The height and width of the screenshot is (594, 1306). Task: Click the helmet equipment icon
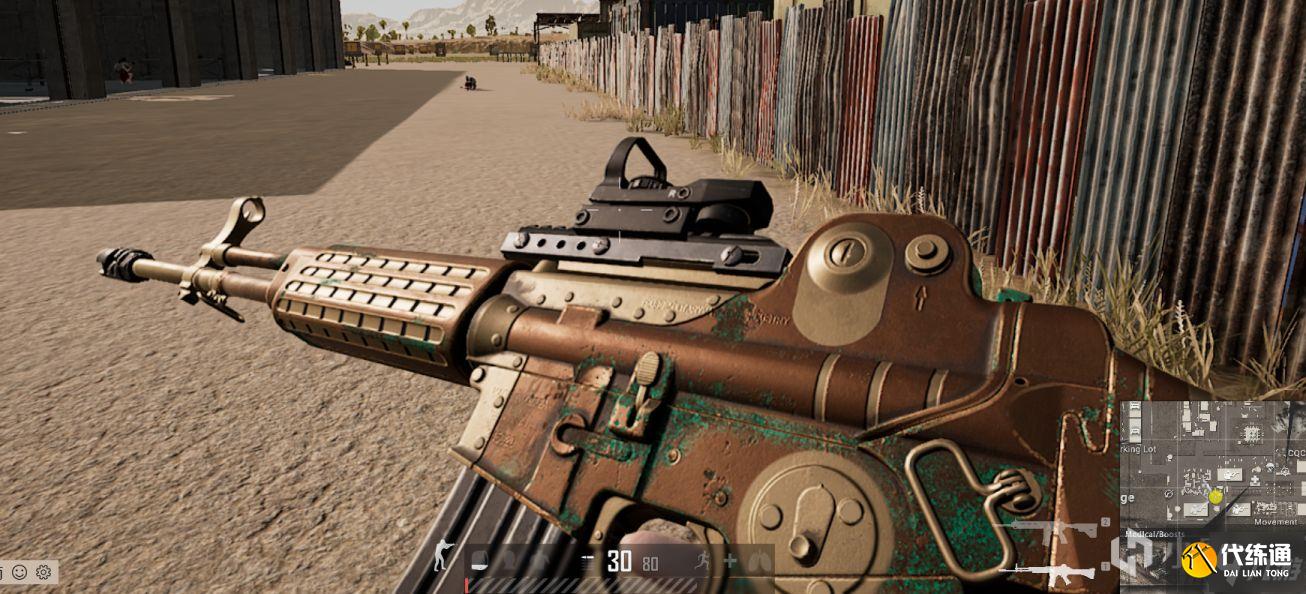(x=480, y=560)
